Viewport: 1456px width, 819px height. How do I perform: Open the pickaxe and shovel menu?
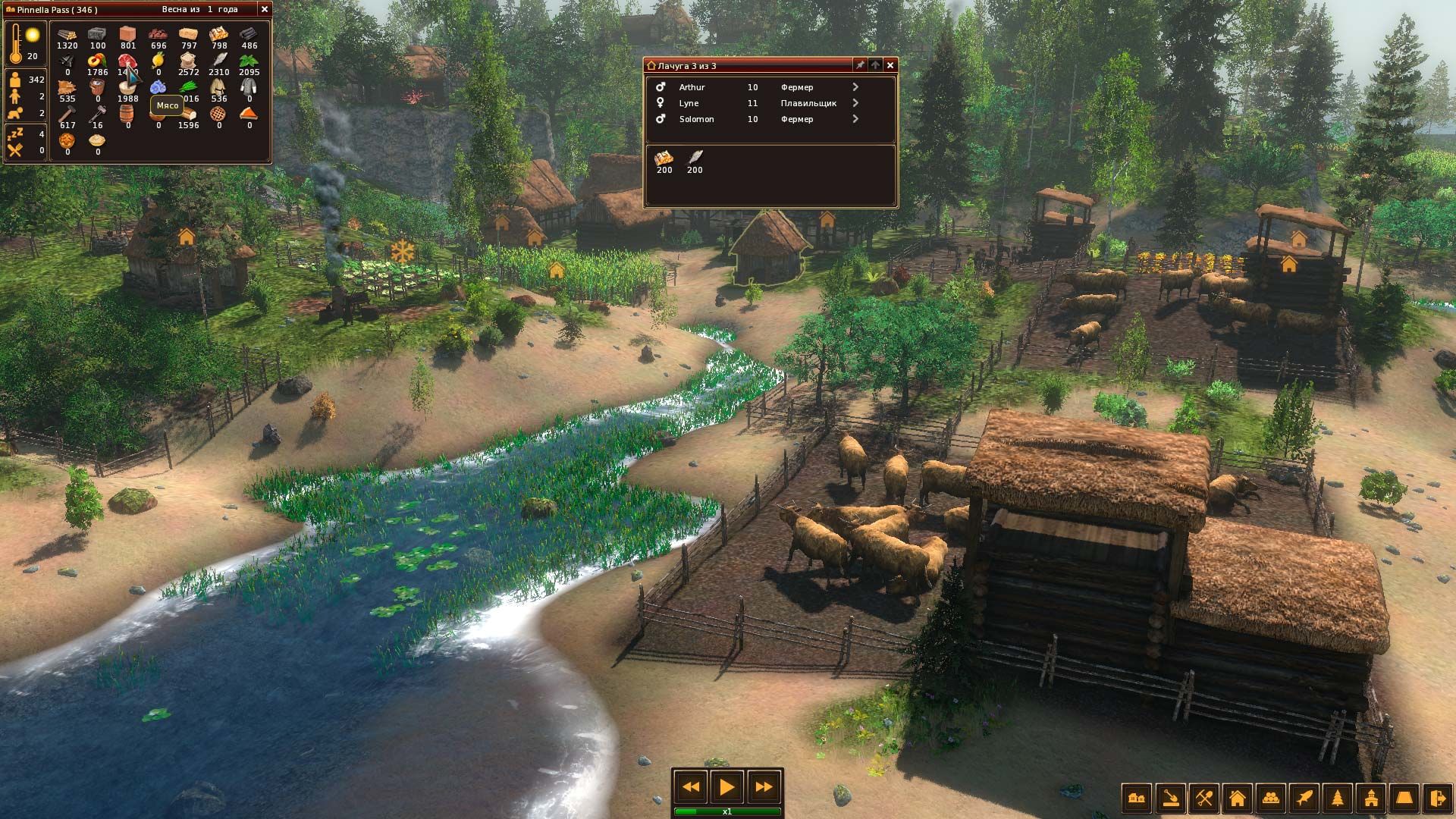(1203, 798)
